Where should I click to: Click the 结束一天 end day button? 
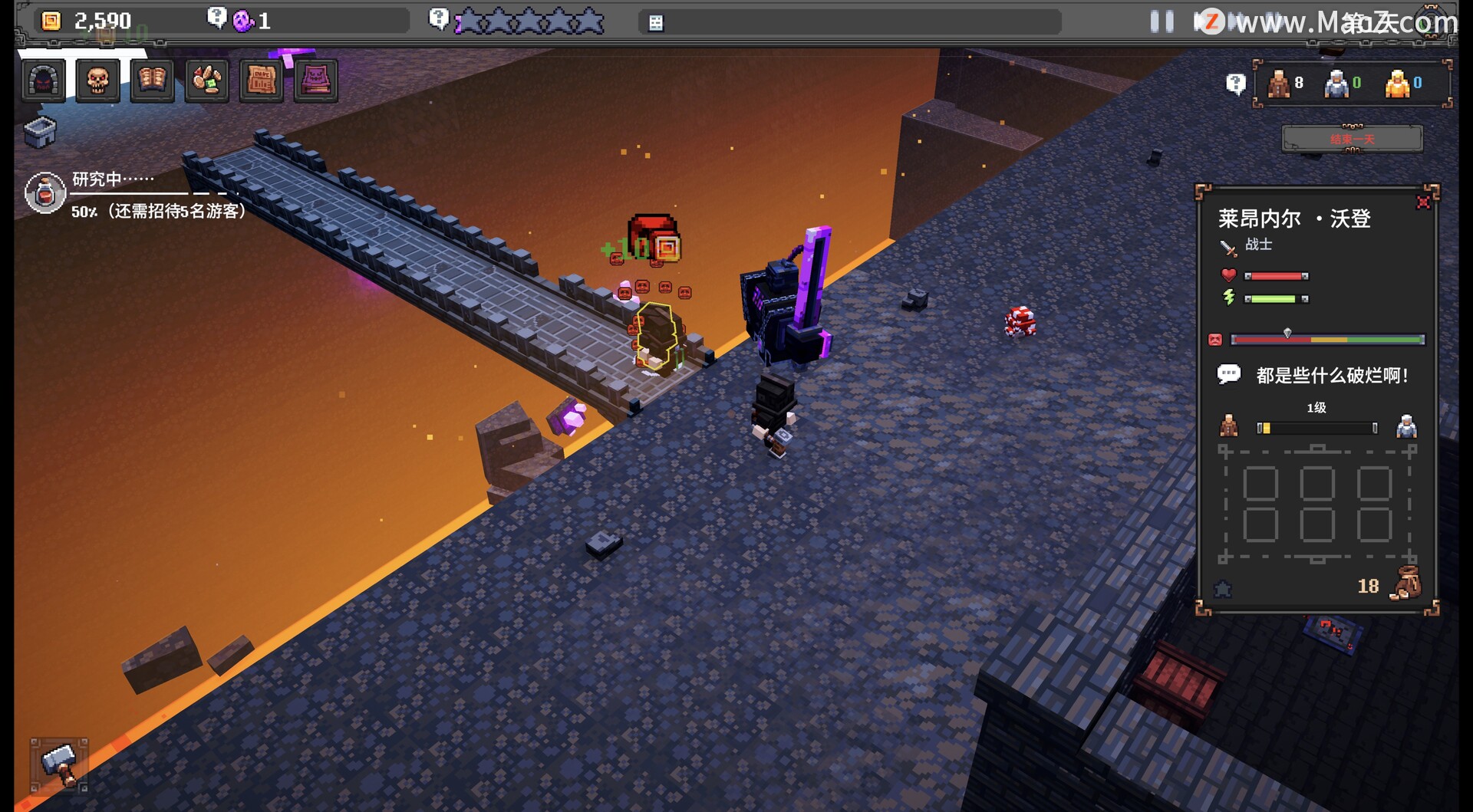click(x=1352, y=139)
